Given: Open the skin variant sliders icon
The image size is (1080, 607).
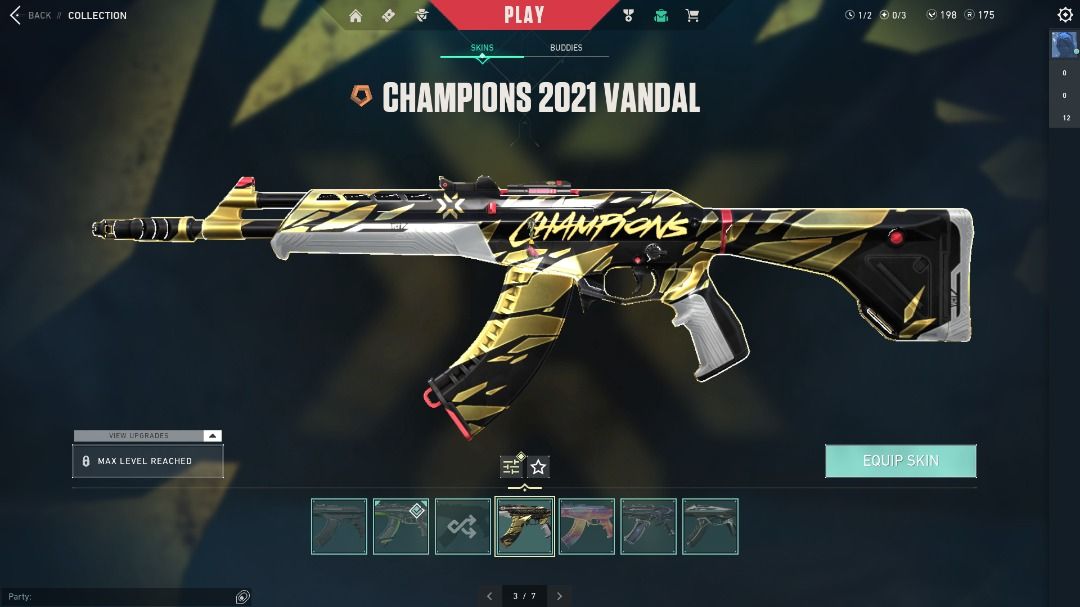Looking at the screenshot, I should tap(512, 467).
